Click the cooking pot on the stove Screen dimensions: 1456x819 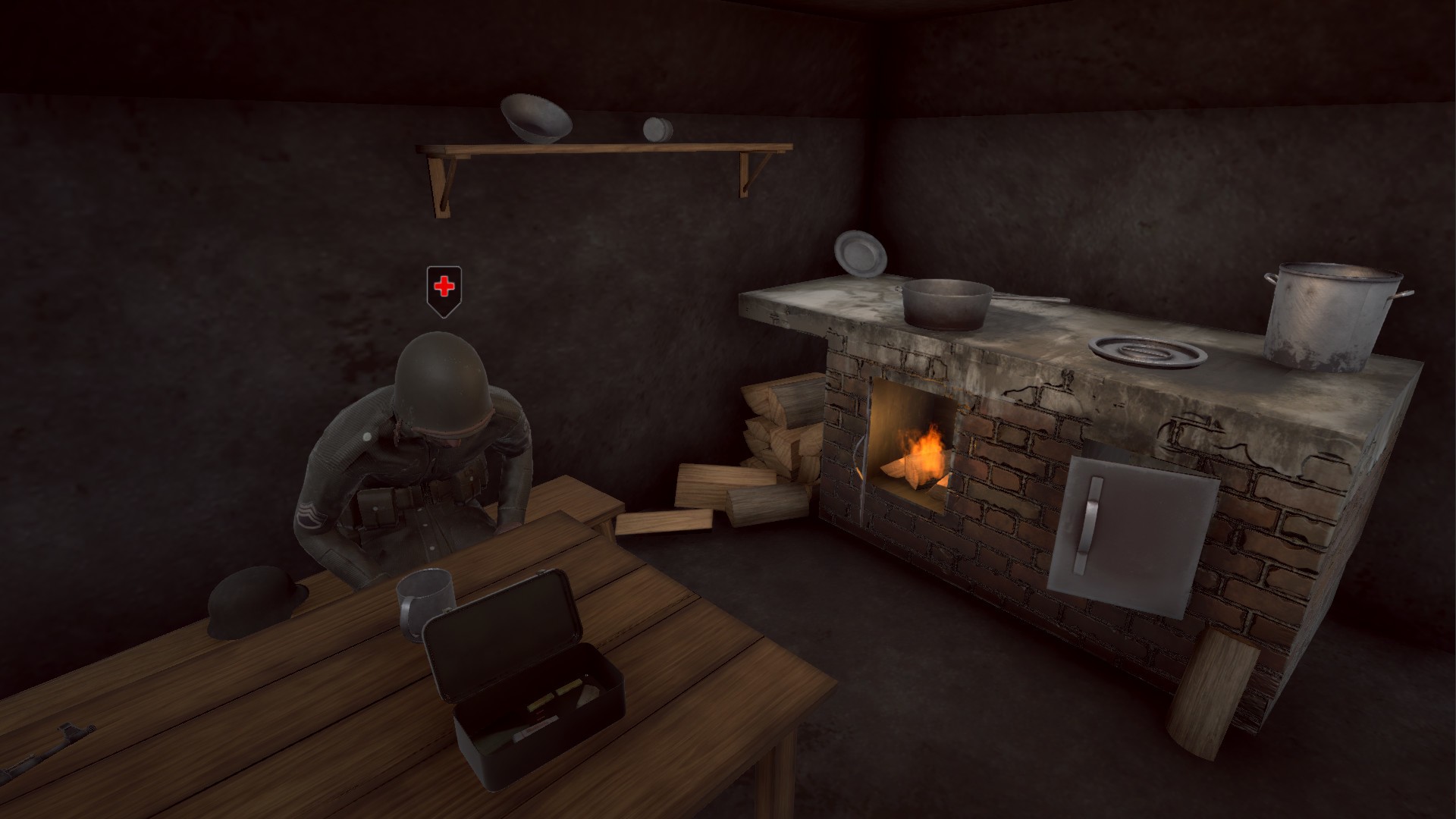click(949, 303)
